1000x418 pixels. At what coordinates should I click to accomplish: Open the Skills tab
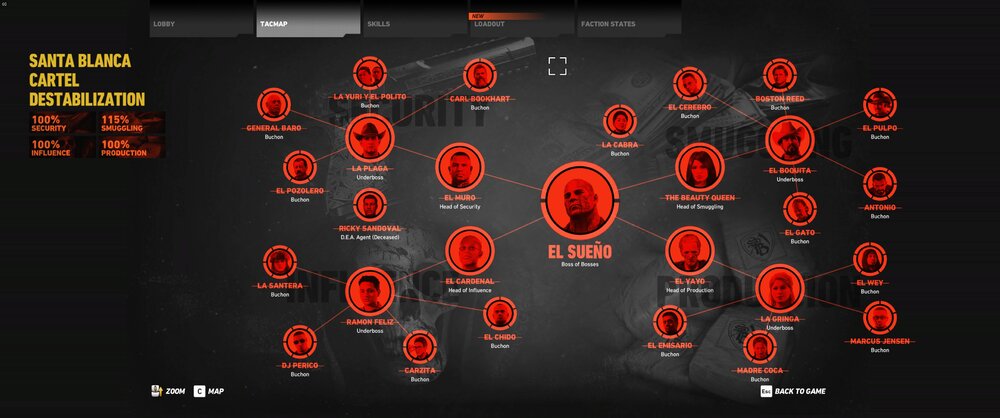tap(414, 22)
